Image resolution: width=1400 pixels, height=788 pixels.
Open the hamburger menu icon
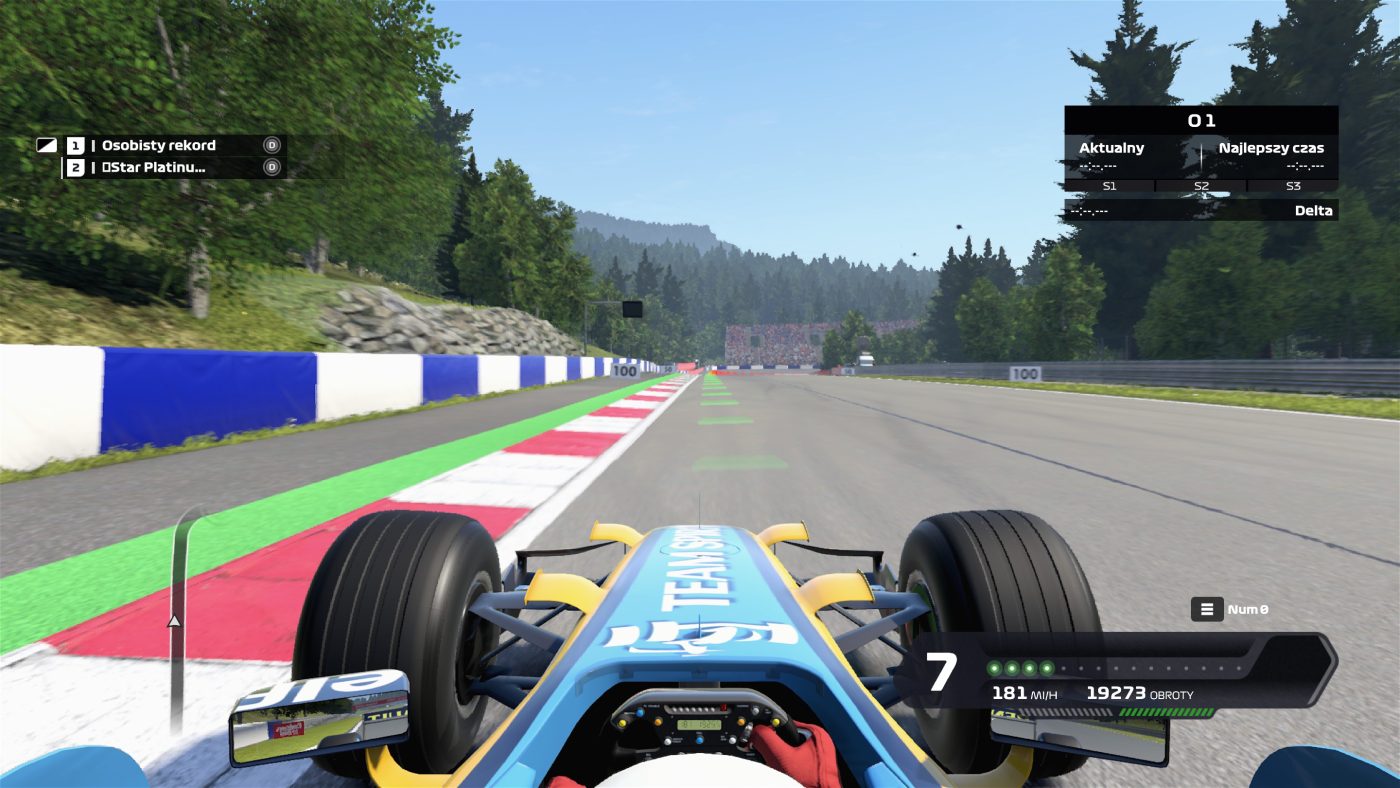tap(1207, 609)
